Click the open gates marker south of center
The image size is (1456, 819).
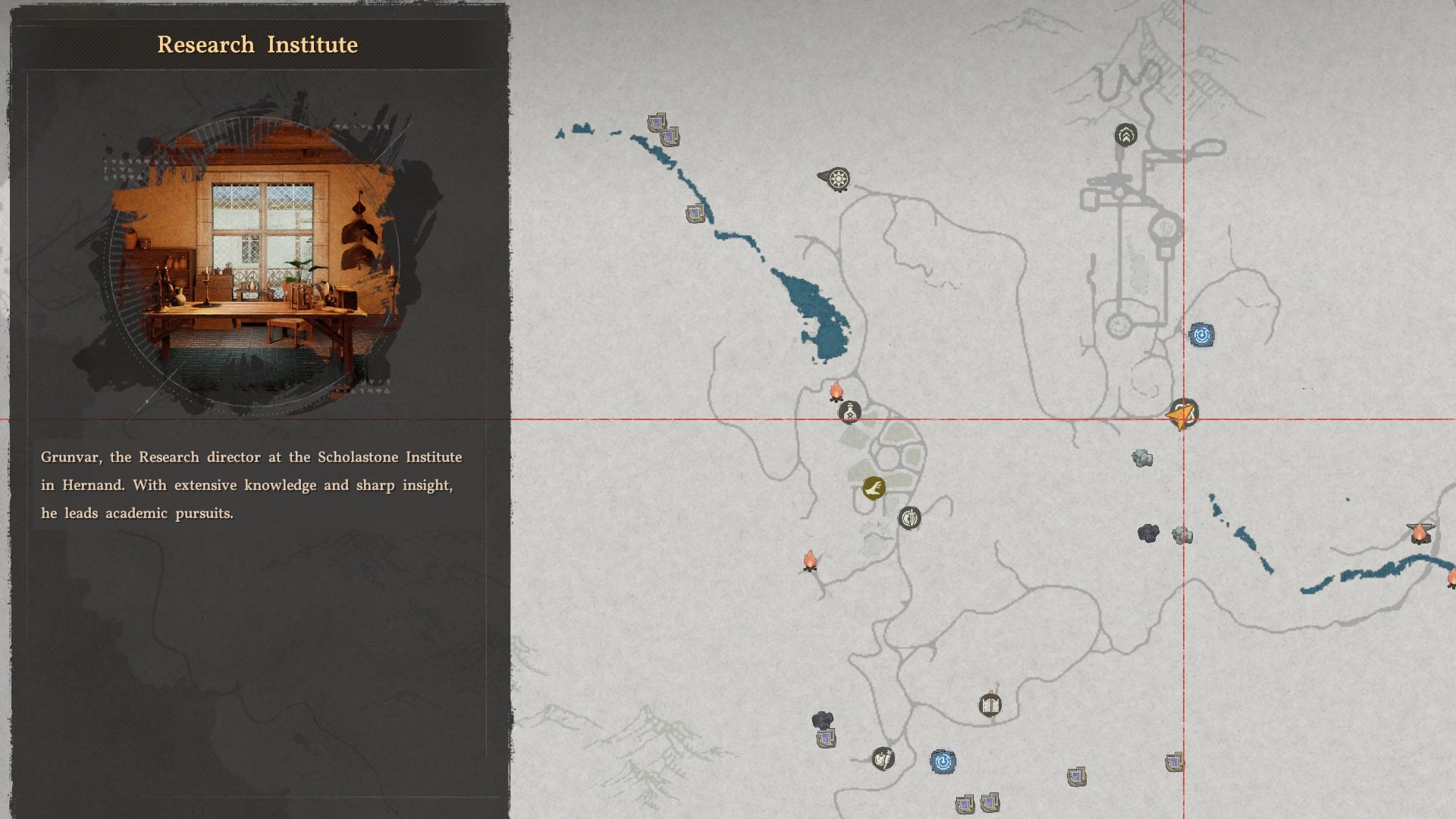coord(988,704)
